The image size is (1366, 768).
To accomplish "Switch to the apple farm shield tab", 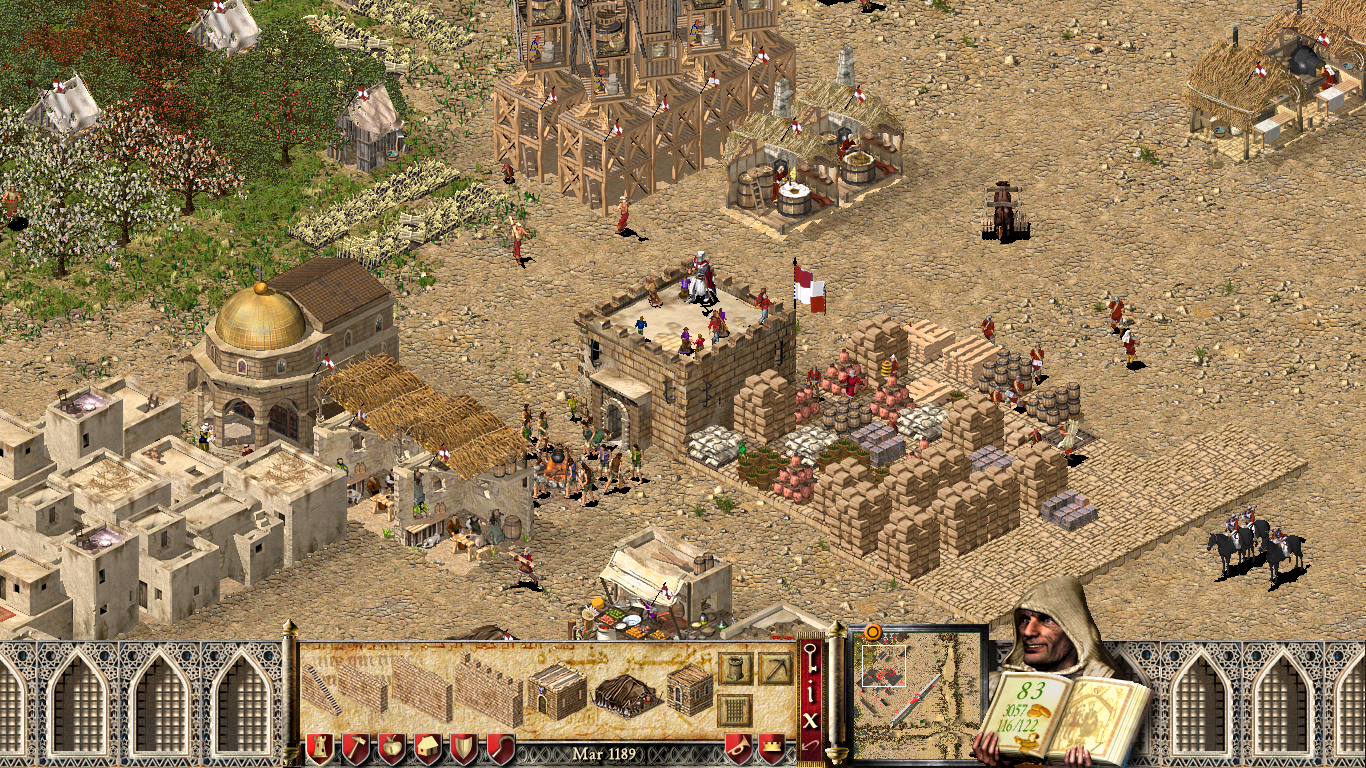I will [391, 747].
